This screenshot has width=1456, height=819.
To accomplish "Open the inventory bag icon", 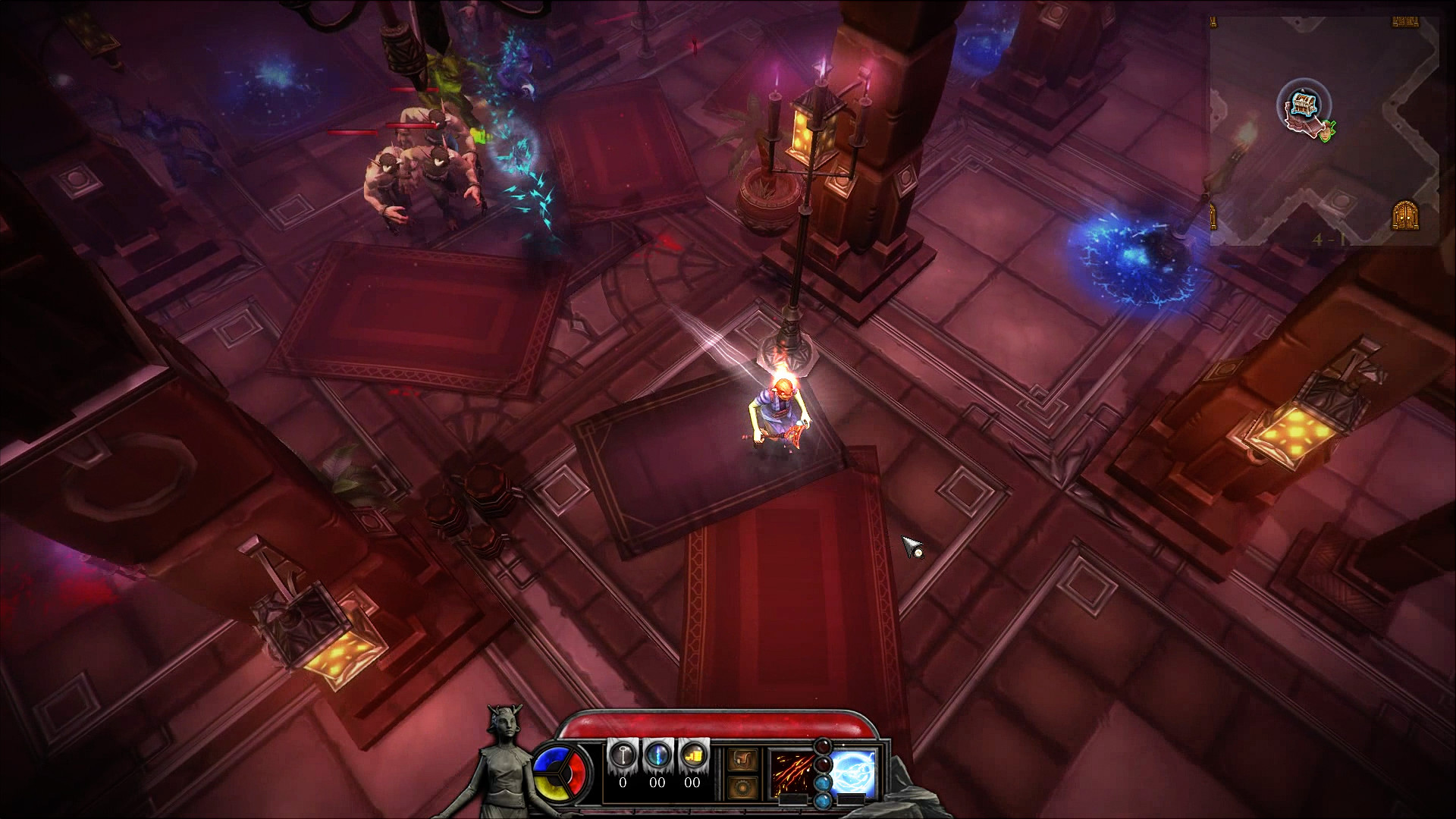I will tap(742, 758).
